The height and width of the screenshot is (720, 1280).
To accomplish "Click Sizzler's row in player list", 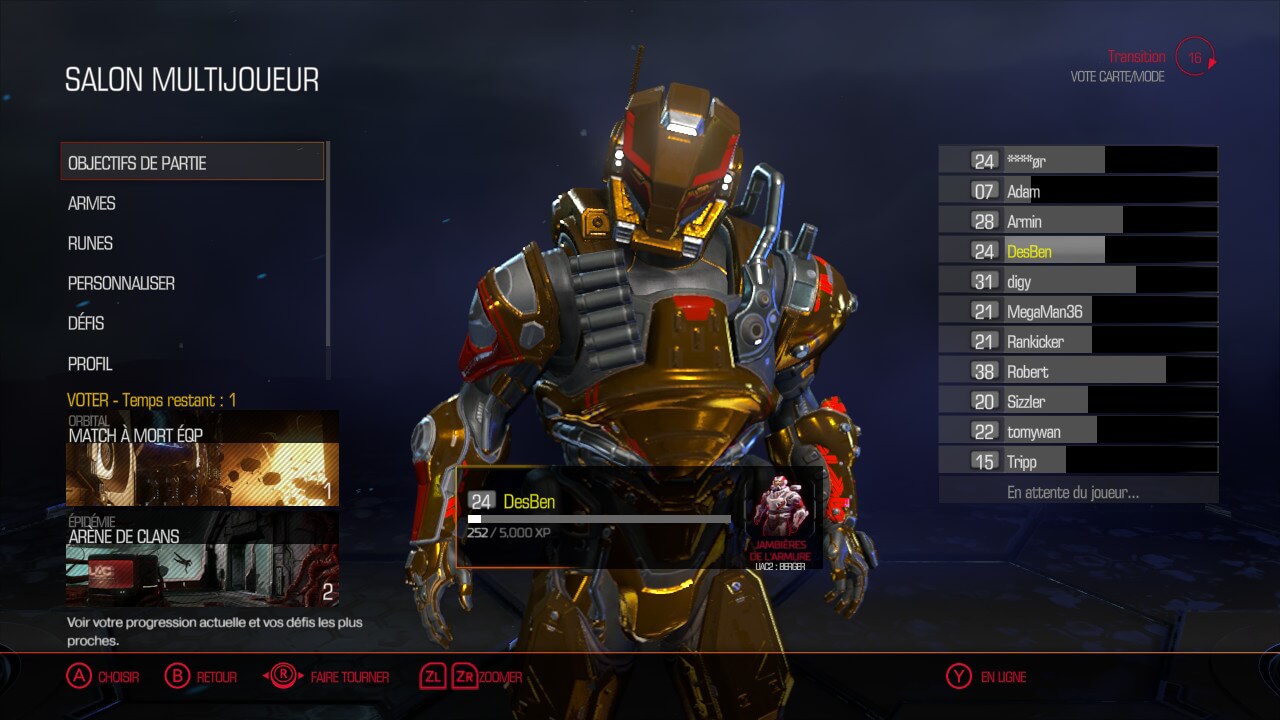I will coord(1077,401).
